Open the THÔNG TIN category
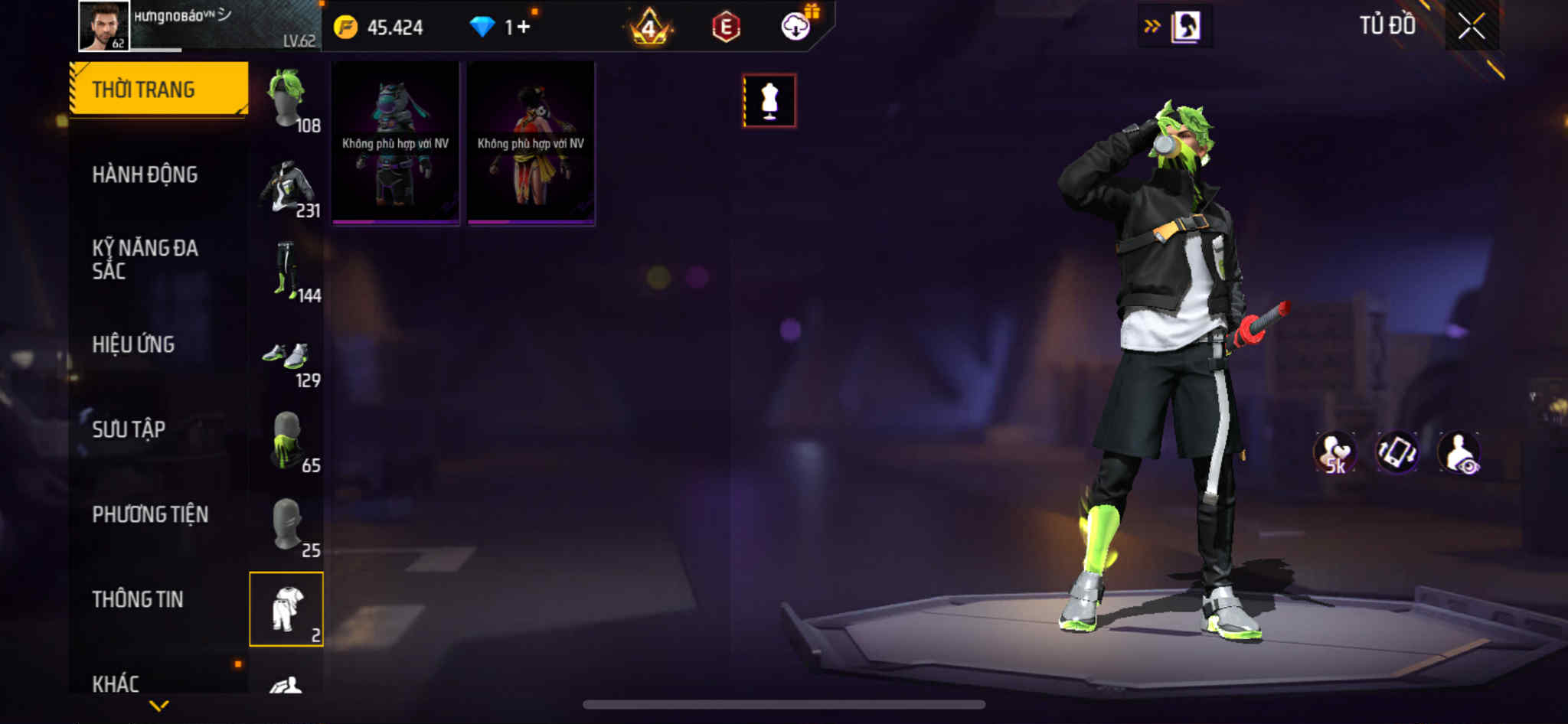This screenshot has height=724, width=1568. pos(138,599)
